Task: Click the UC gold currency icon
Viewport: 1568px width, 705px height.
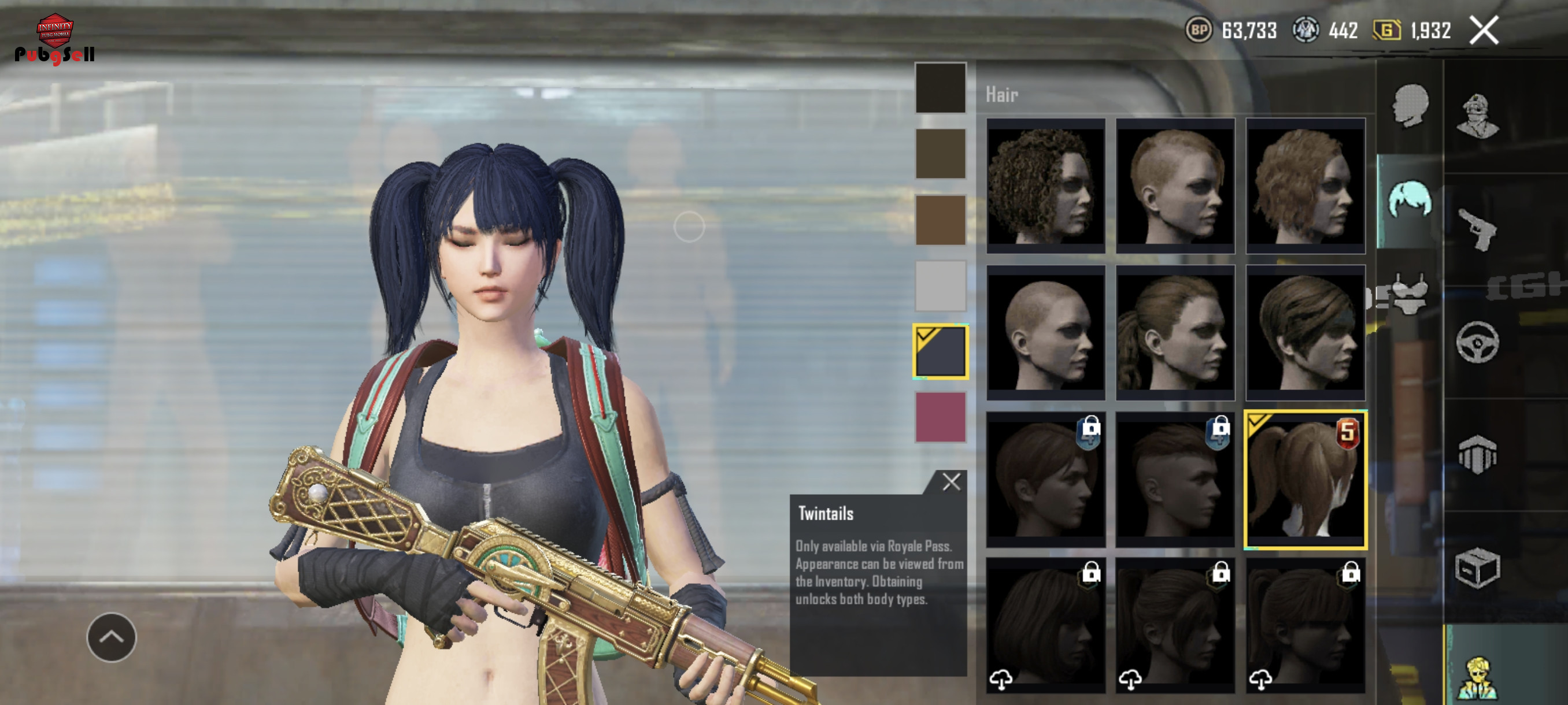Action: (1386, 30)
